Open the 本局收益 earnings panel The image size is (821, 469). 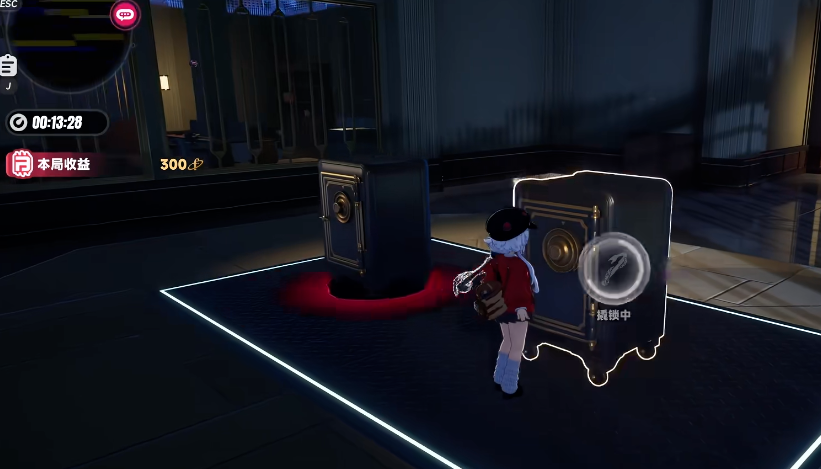tap(52, 164)
